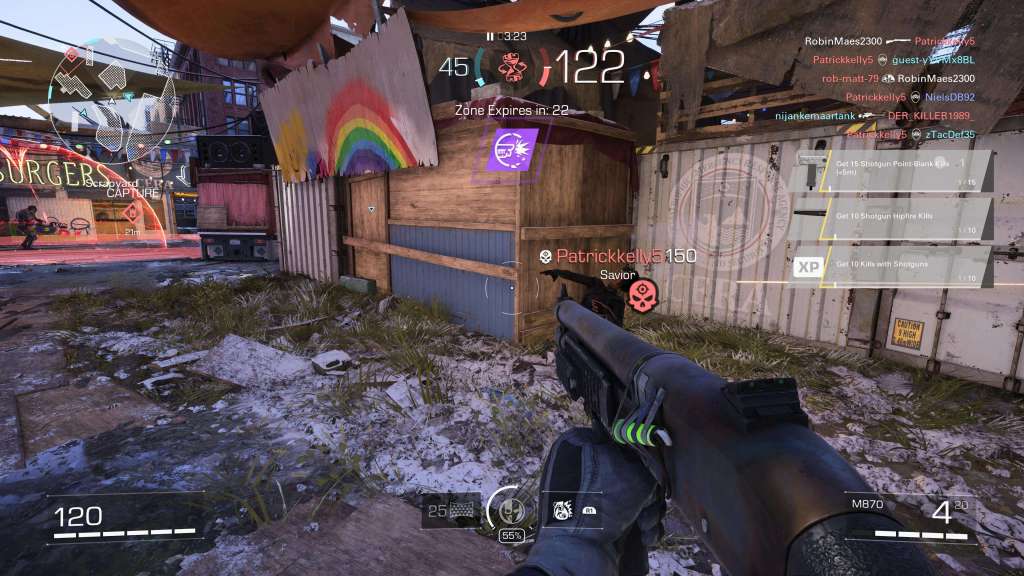Select the Scrapyard capture objective marker

[x=131, y=211]
